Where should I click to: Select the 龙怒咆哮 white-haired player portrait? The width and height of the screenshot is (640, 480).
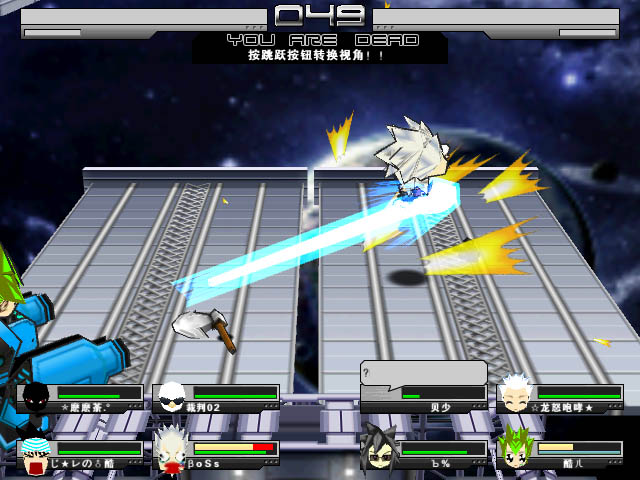pyautogui.click(x=514, y=396)
